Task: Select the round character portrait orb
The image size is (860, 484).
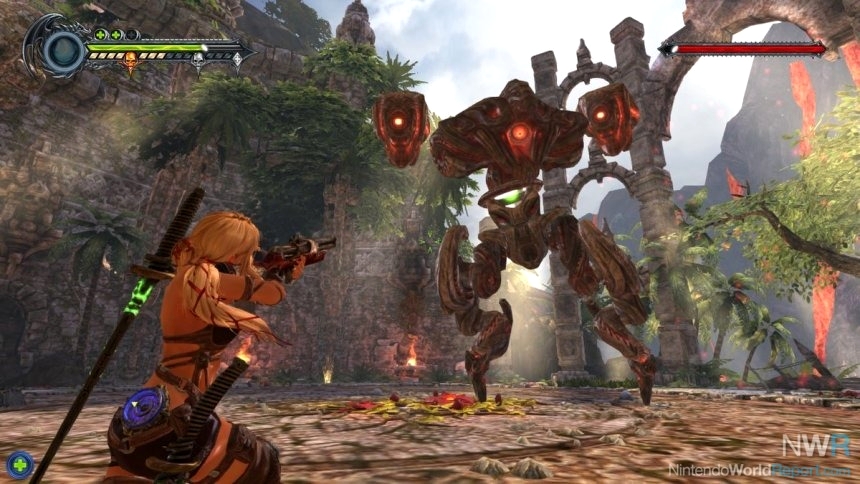Action: coord(64,48)
